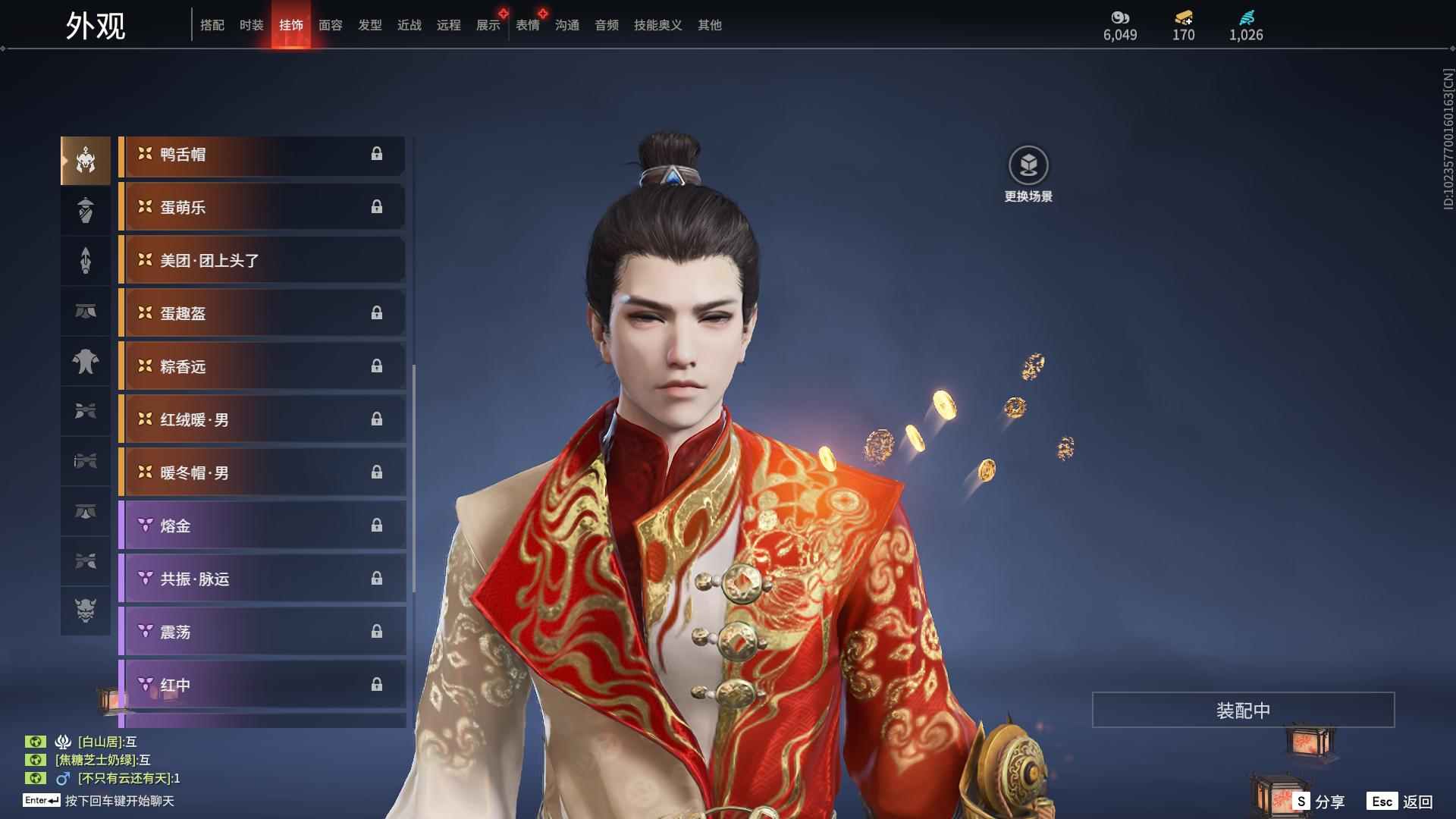Open the 表情 menu tab
1456x819 pixels.
point(526,25)
